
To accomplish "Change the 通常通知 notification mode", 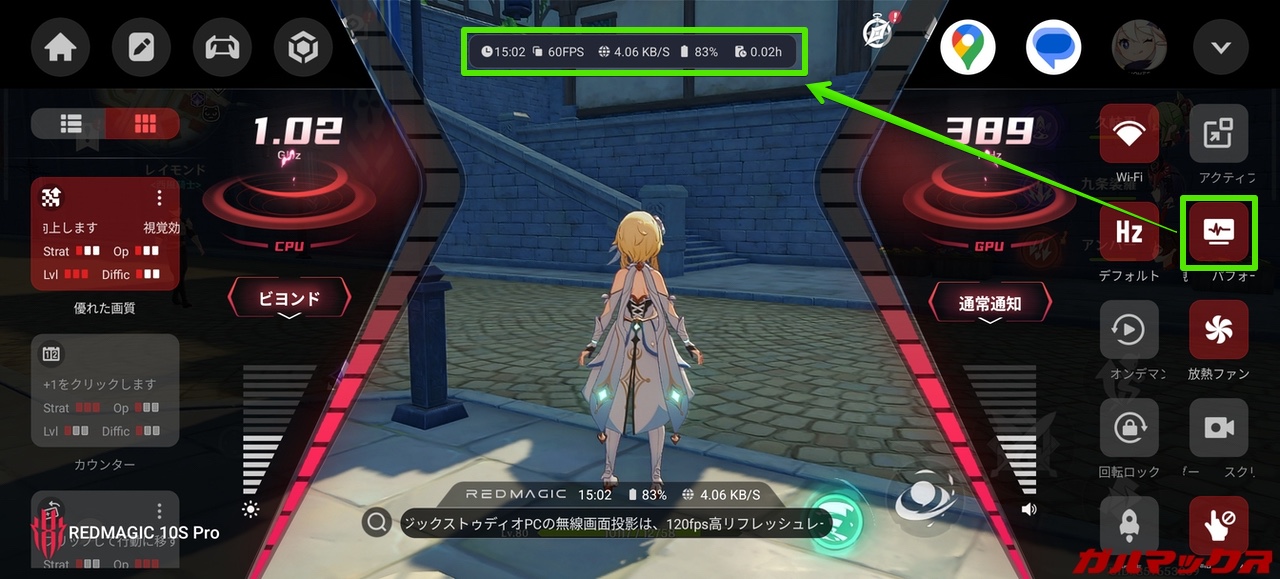I will (x=990, y=303).
